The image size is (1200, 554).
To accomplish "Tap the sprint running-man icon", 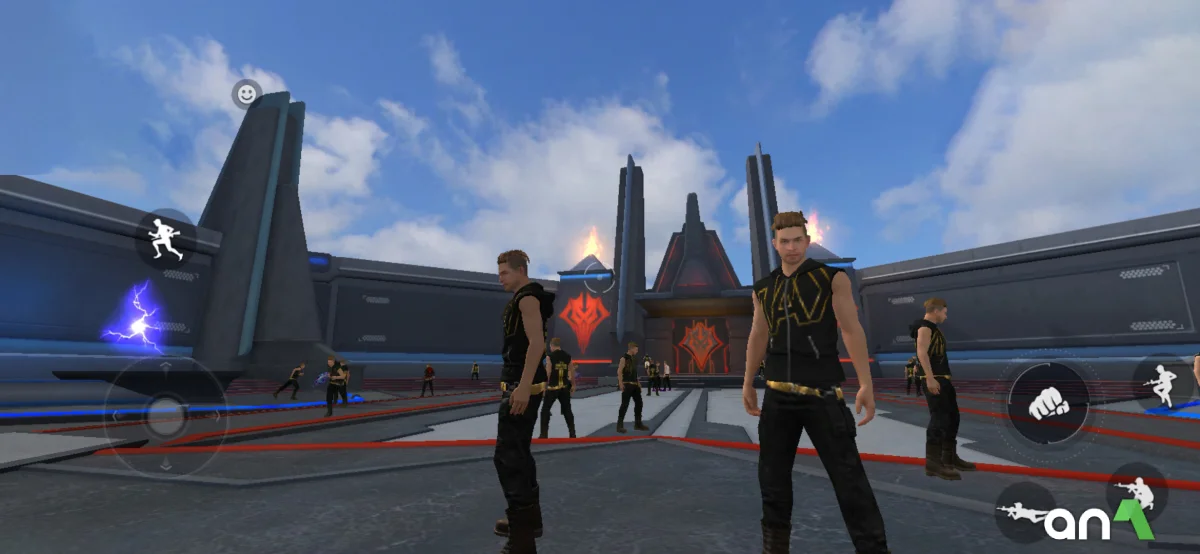I will coord(165,238).
